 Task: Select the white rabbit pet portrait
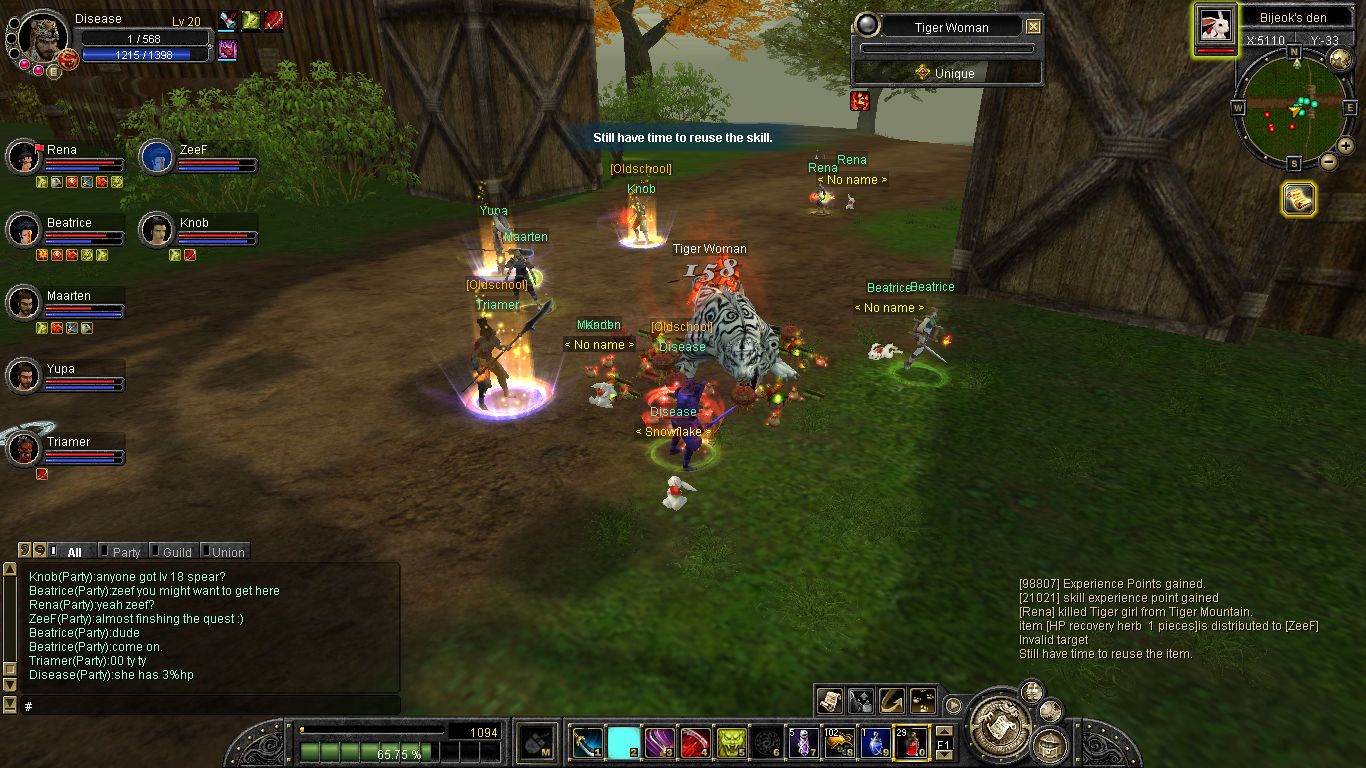click(1215, 24)
